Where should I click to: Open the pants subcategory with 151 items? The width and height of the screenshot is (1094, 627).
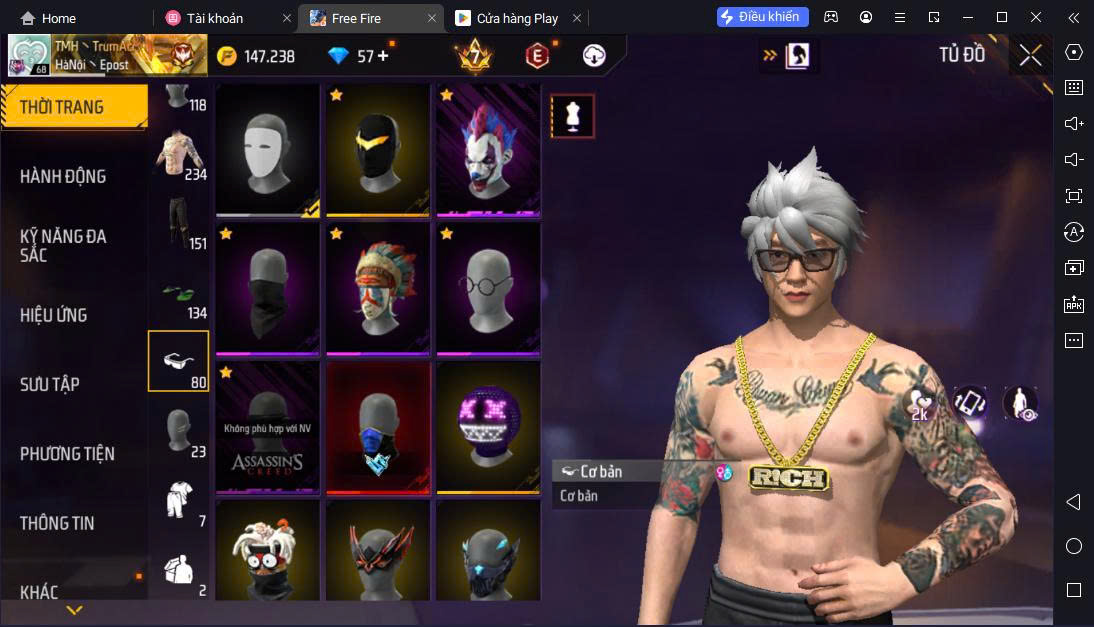180,224
